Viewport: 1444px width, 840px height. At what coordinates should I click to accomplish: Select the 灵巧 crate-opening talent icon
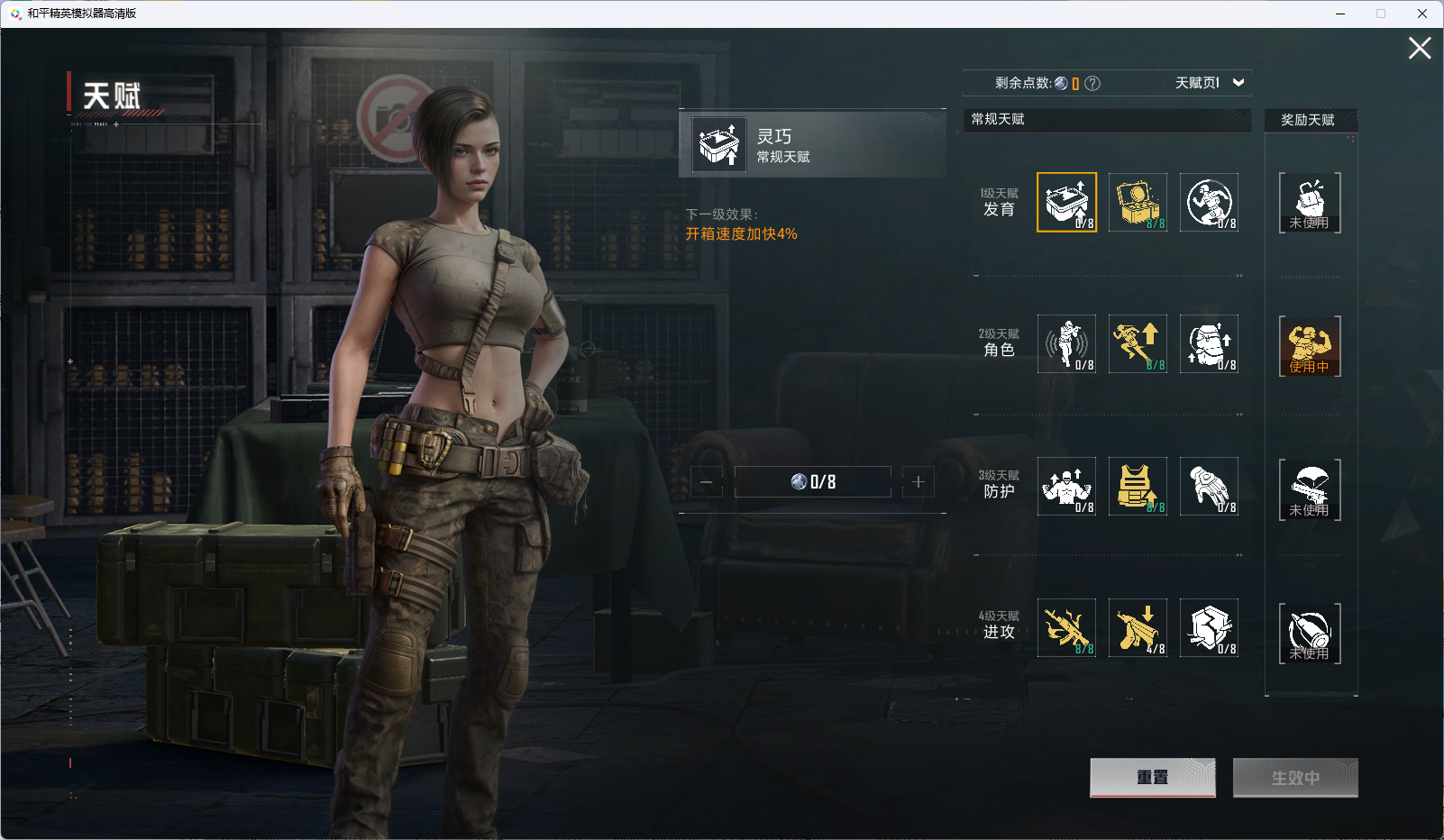point(1066,202)
